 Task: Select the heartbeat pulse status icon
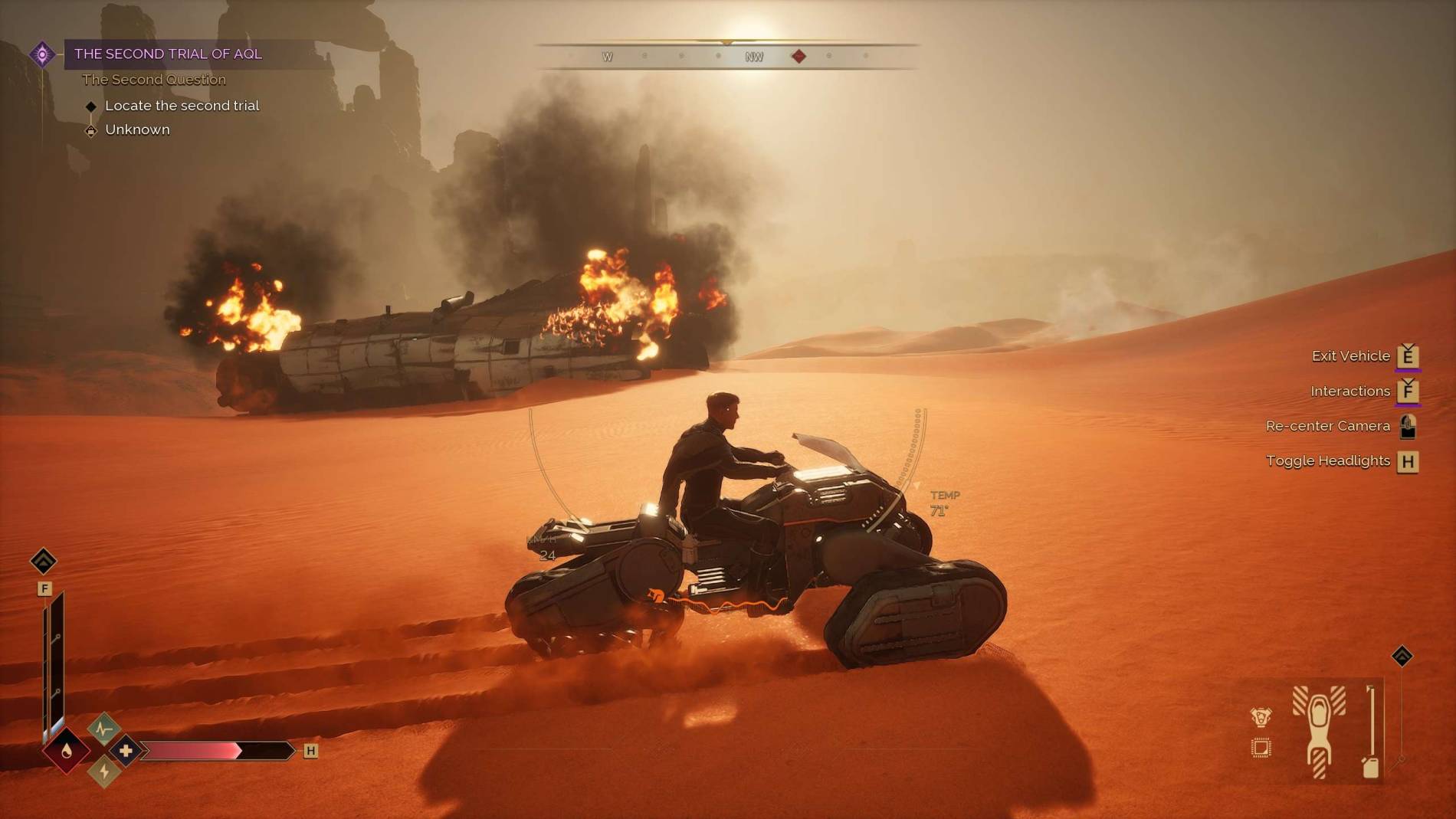coord(104,729)
